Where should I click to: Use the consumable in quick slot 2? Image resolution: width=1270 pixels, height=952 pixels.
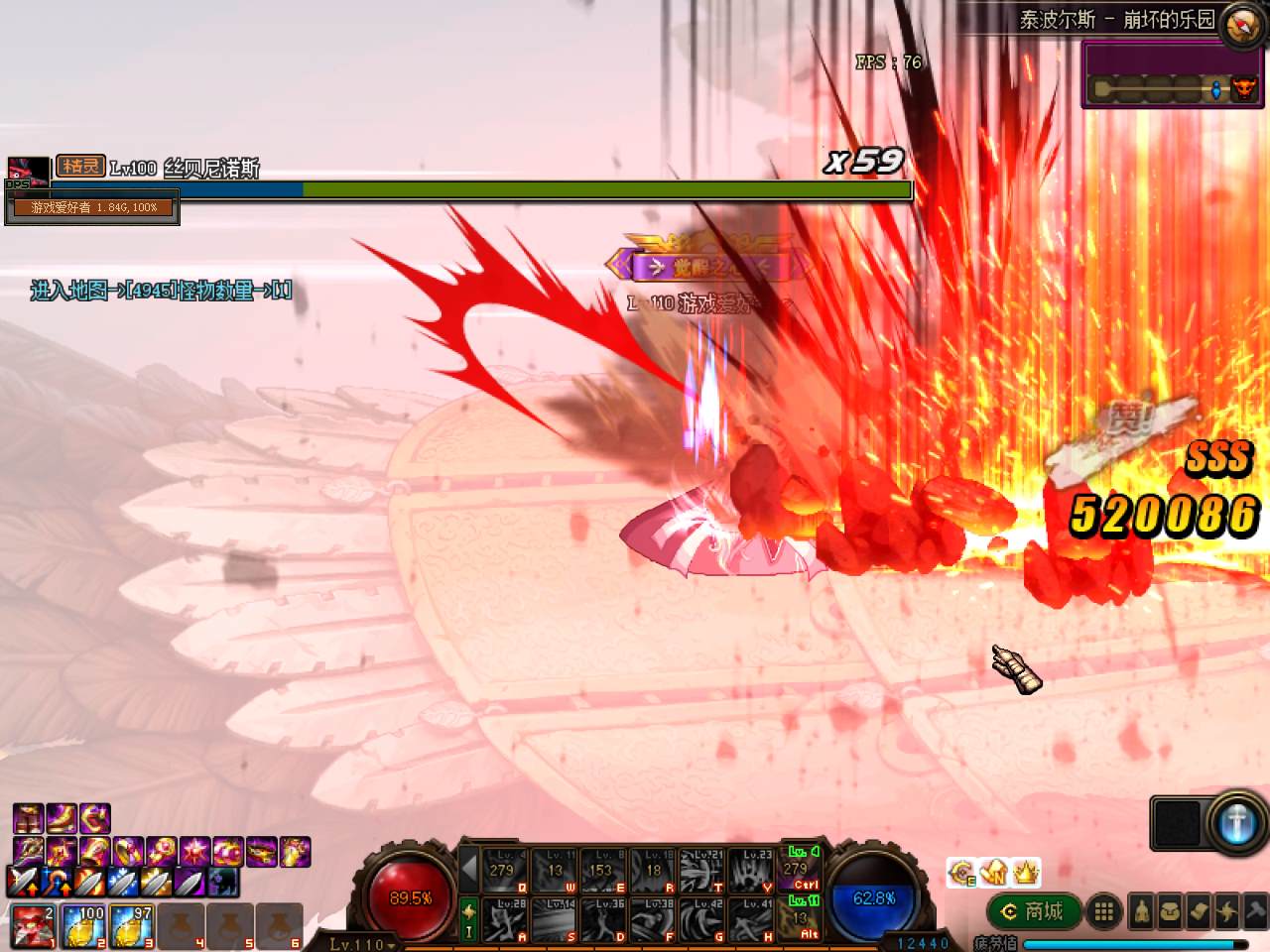[x=83, y=926]
